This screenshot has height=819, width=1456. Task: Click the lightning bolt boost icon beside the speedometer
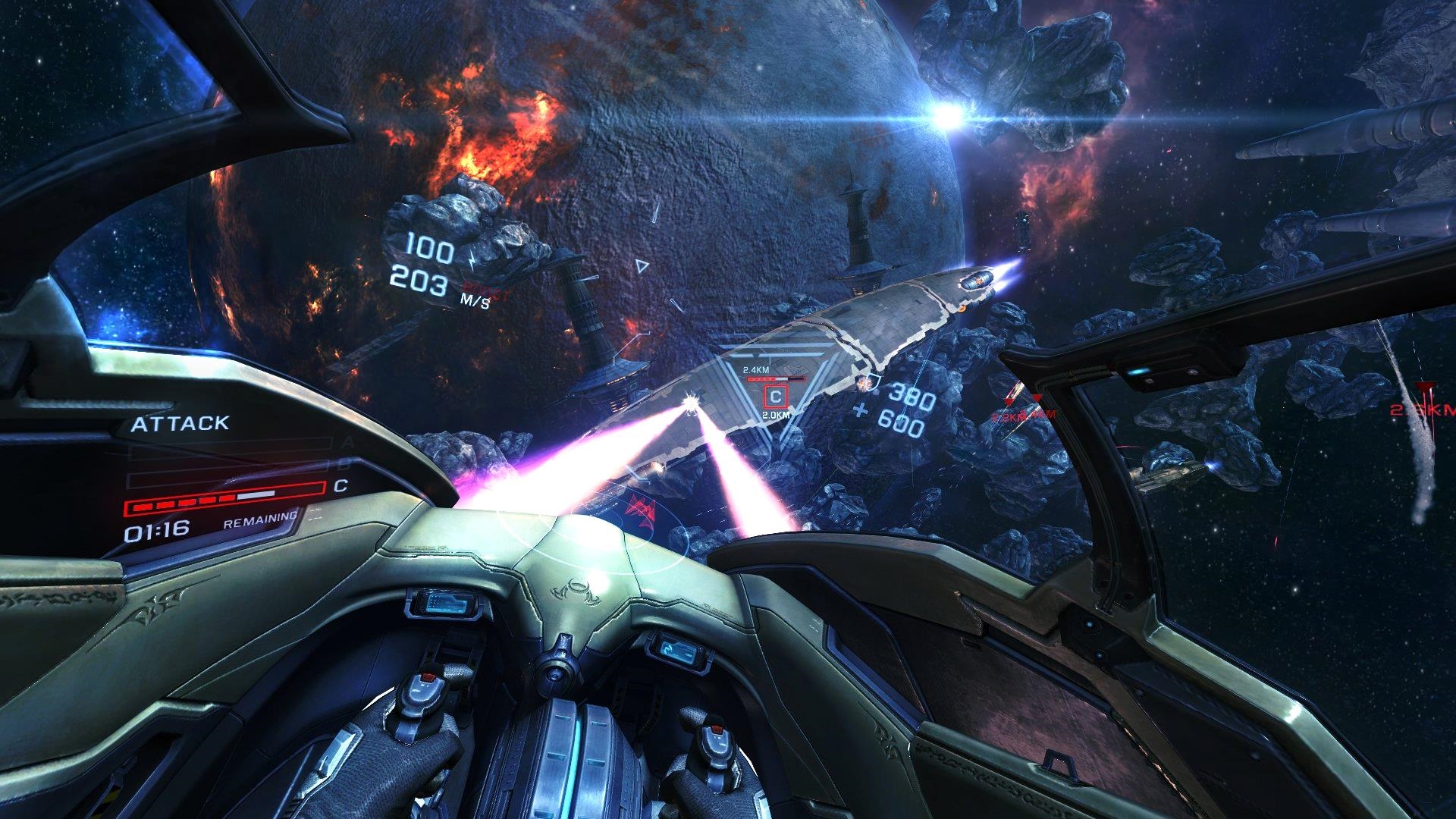472,260
